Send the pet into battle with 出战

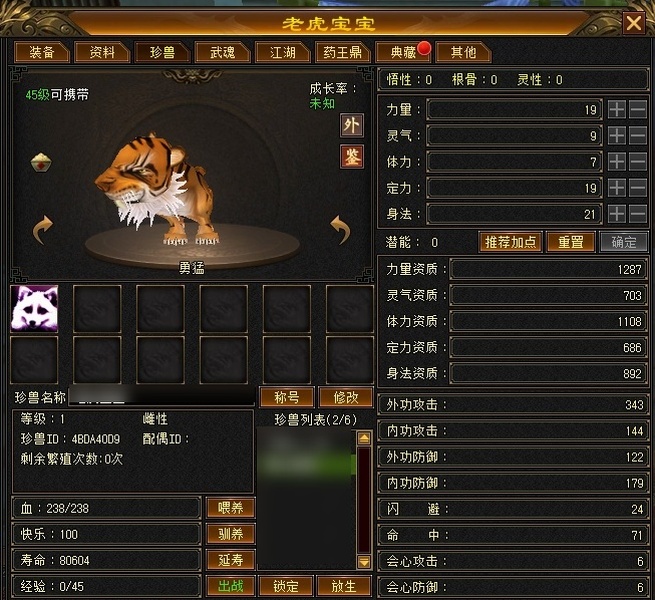click(231, 586)
